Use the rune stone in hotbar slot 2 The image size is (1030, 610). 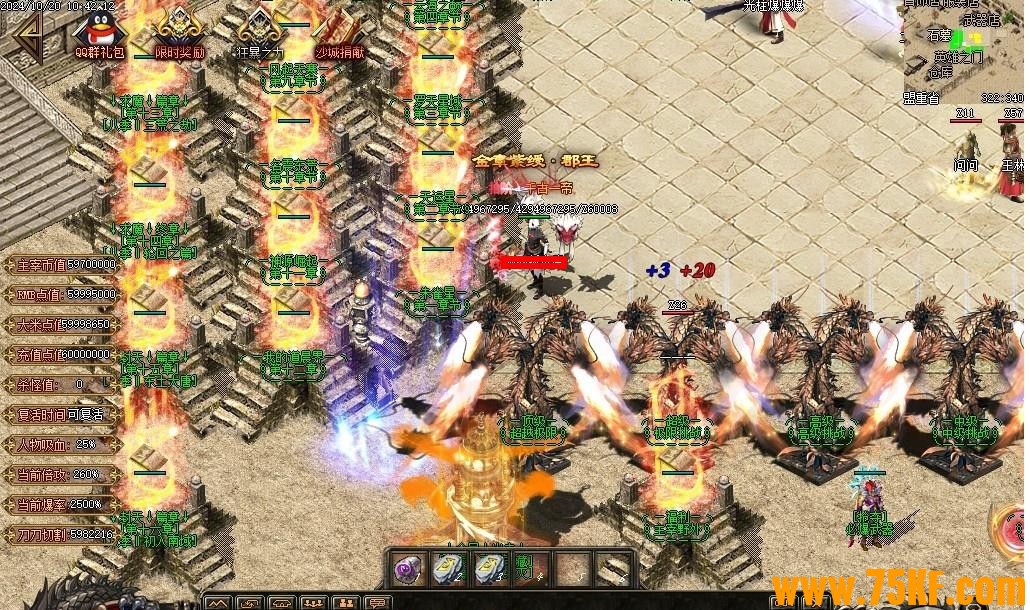pos(449,570)
